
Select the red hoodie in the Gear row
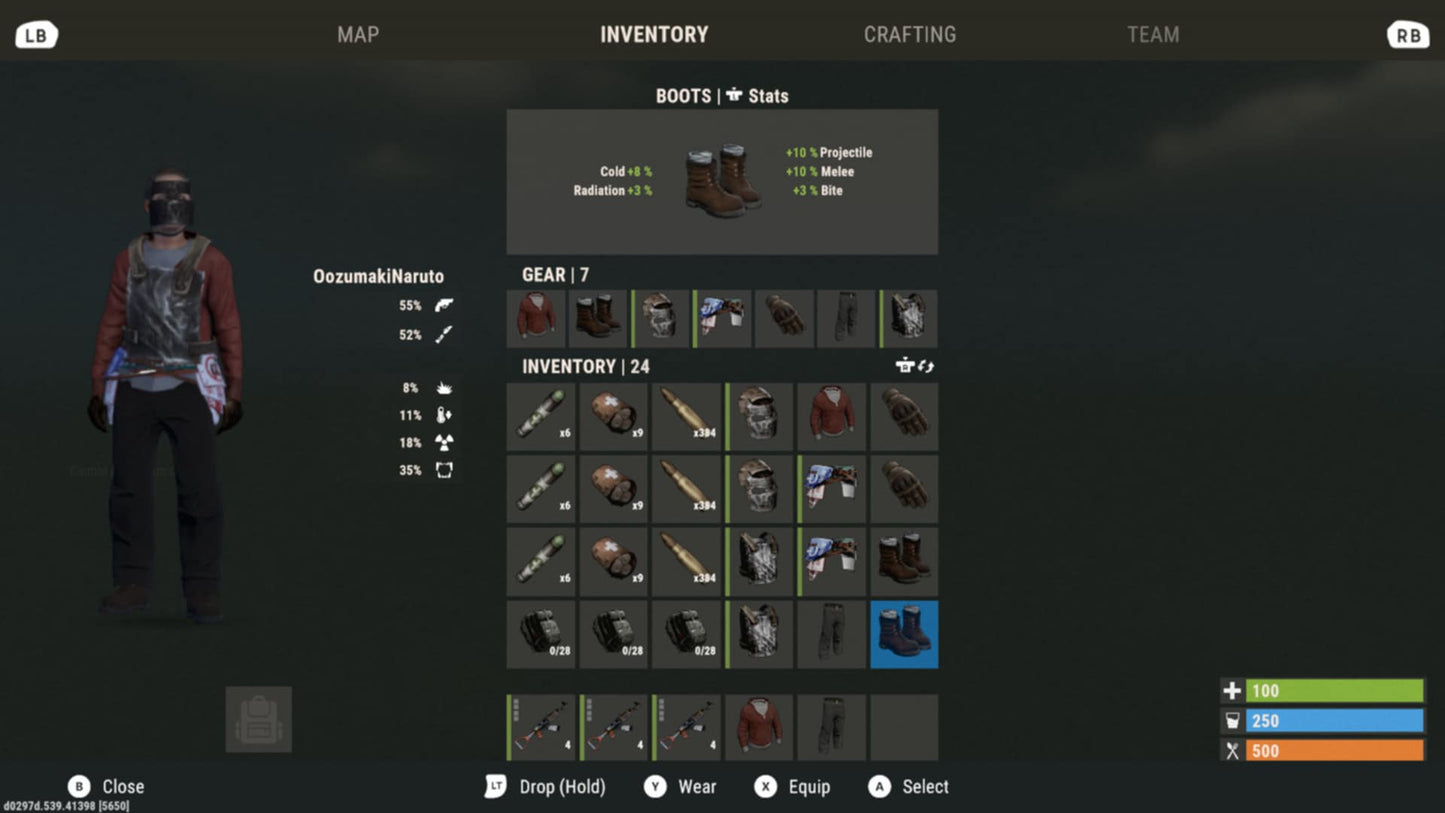[536, 319]
